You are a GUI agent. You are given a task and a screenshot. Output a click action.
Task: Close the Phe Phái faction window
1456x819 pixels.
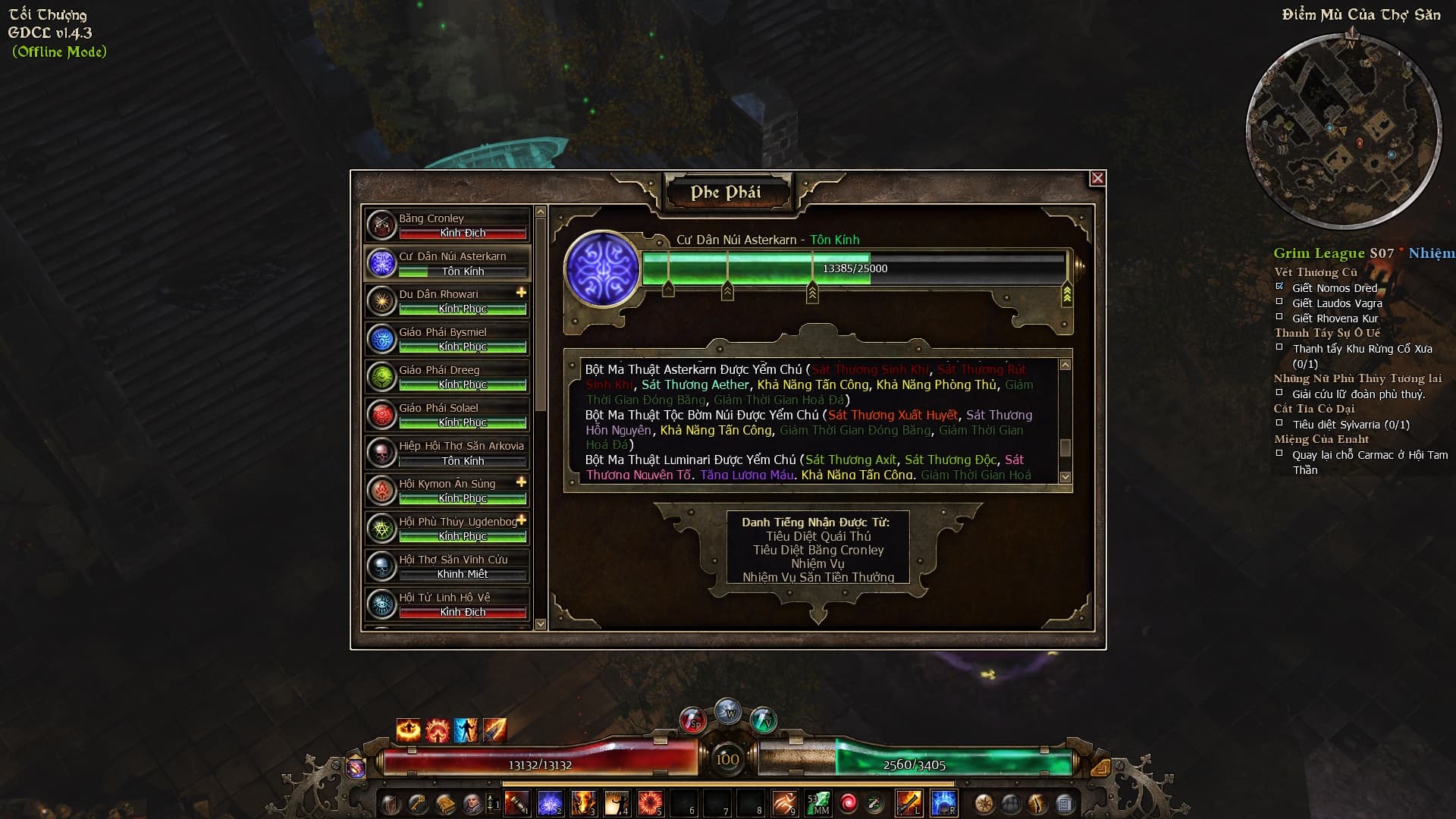(x=1097, y=178)
